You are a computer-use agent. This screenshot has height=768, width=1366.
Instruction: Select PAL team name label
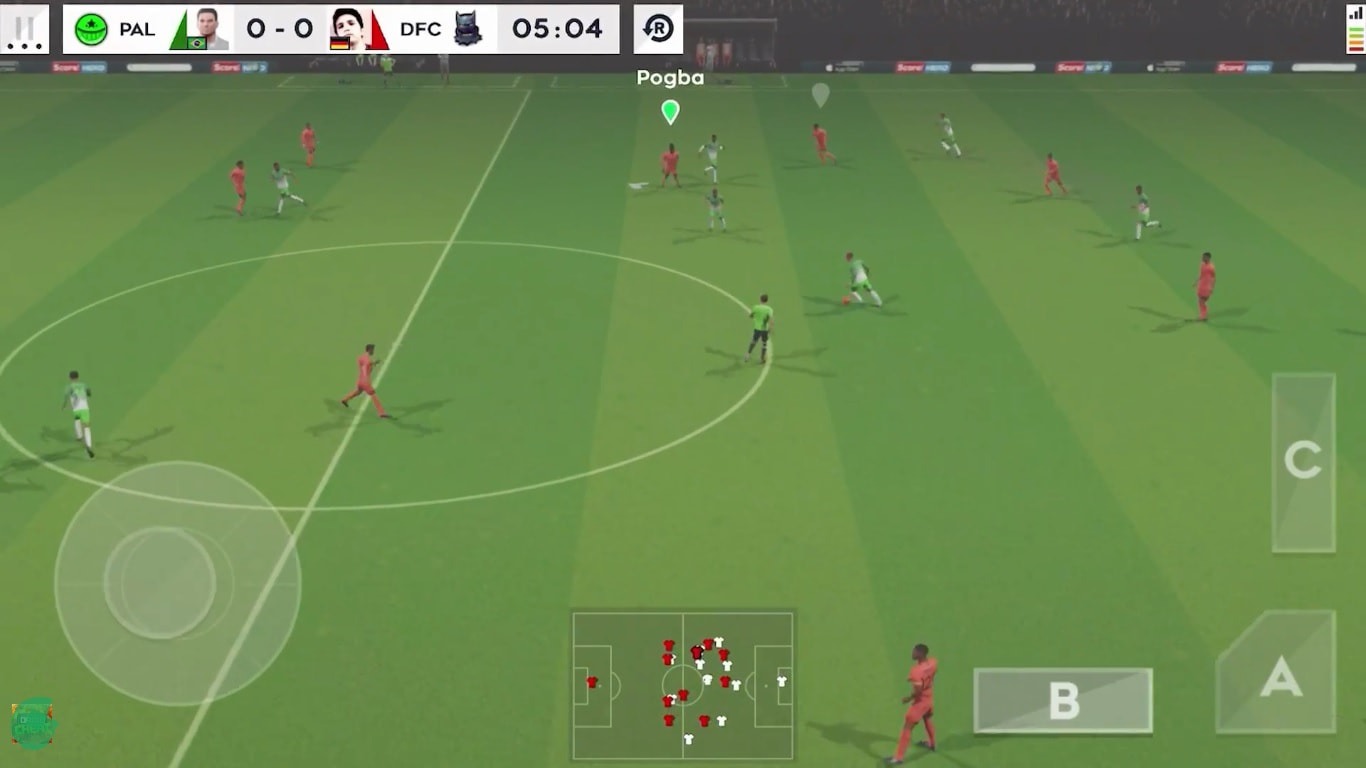pos(136,29)
